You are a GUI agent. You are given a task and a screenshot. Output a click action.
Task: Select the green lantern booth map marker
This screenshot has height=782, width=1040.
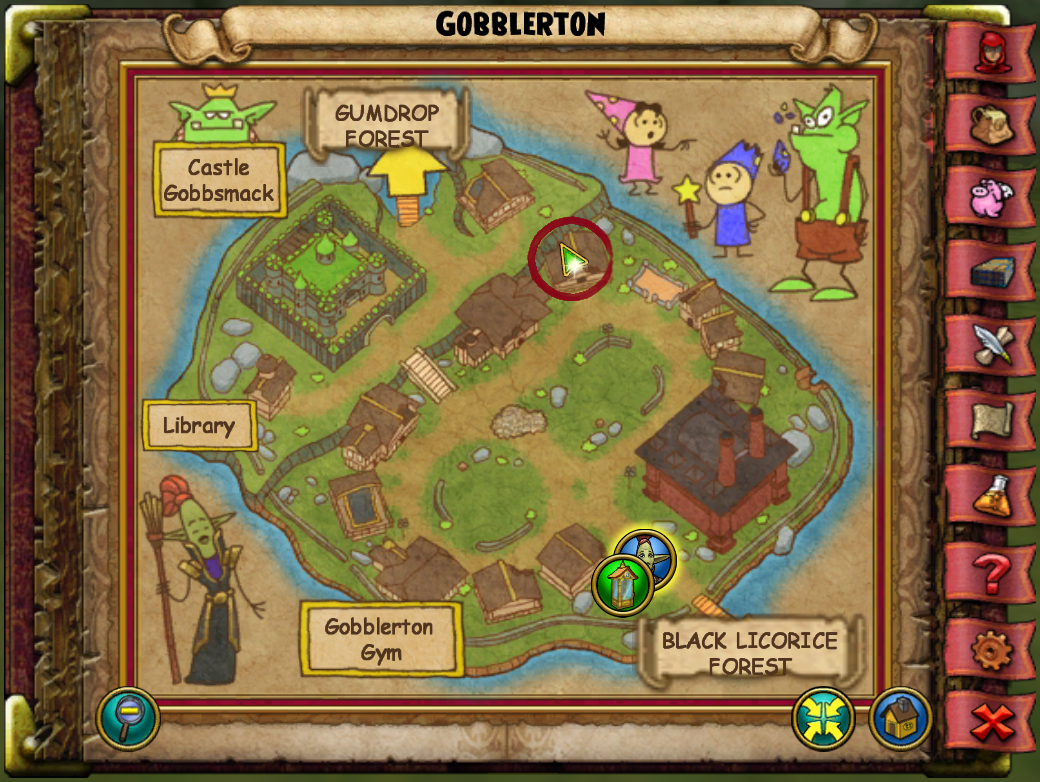[622, 585]
